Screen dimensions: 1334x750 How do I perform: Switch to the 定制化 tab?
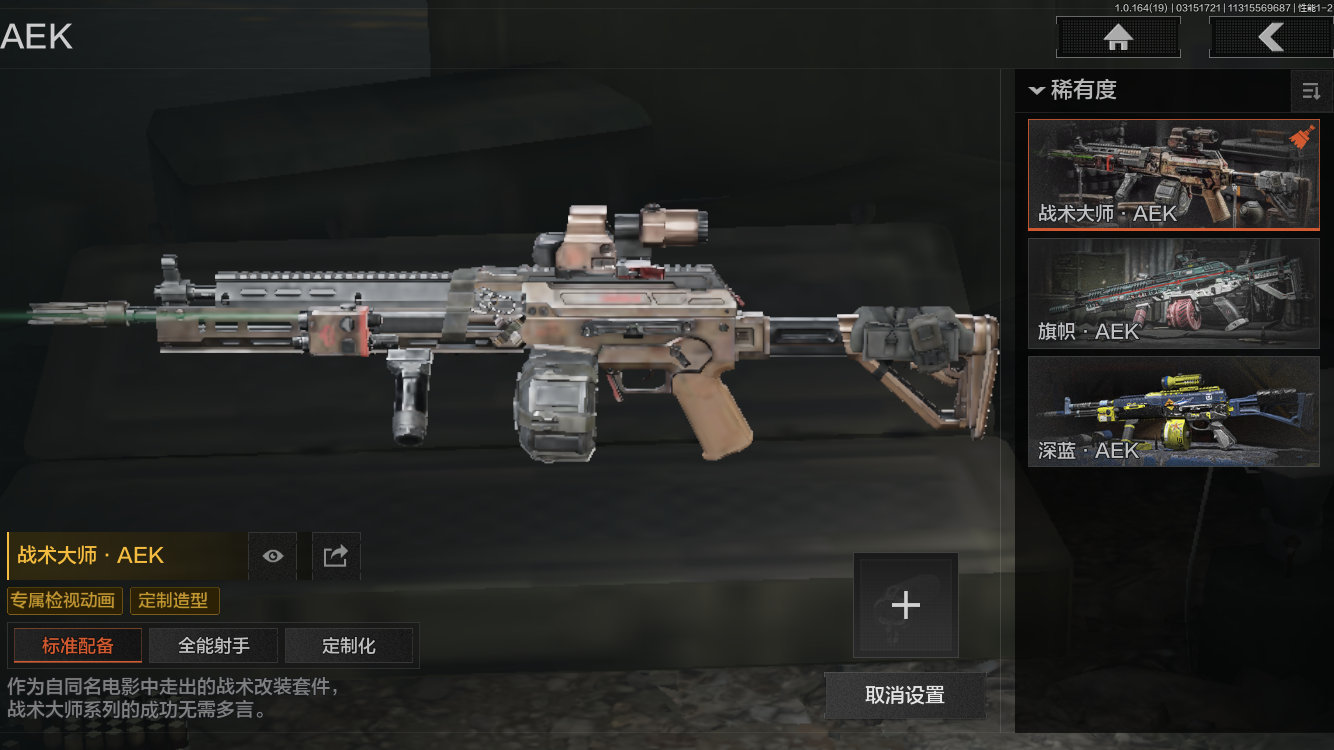(x=349, y=646)
